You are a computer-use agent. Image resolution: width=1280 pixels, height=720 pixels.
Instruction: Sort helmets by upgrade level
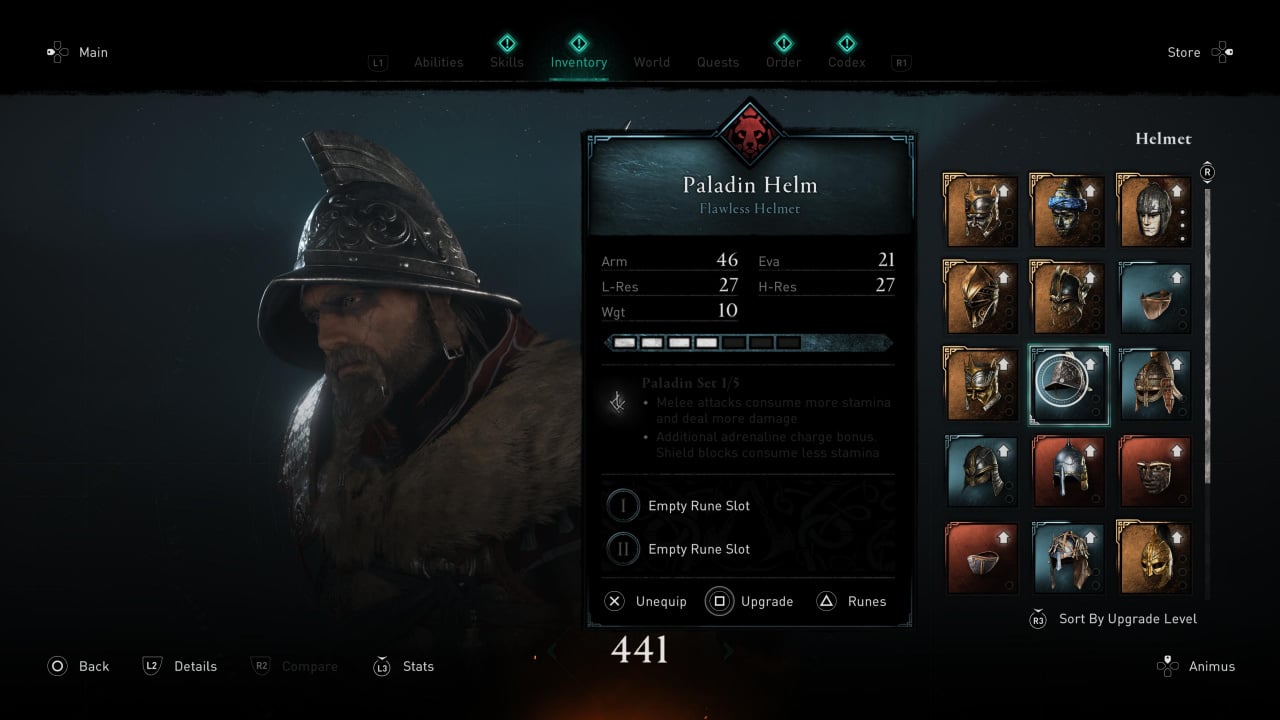1127,619
